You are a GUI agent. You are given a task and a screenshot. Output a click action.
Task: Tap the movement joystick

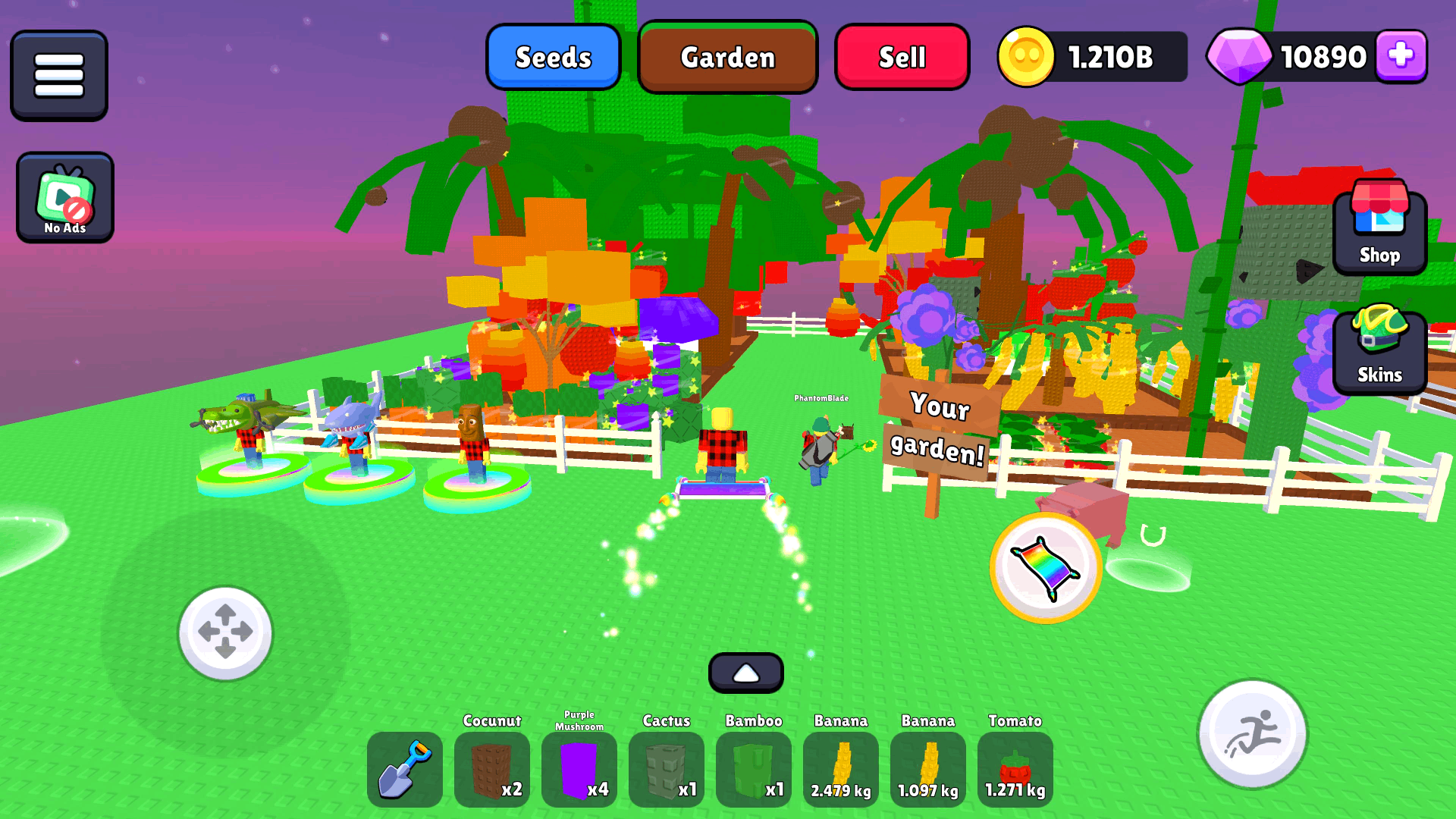tap(224, 633)
